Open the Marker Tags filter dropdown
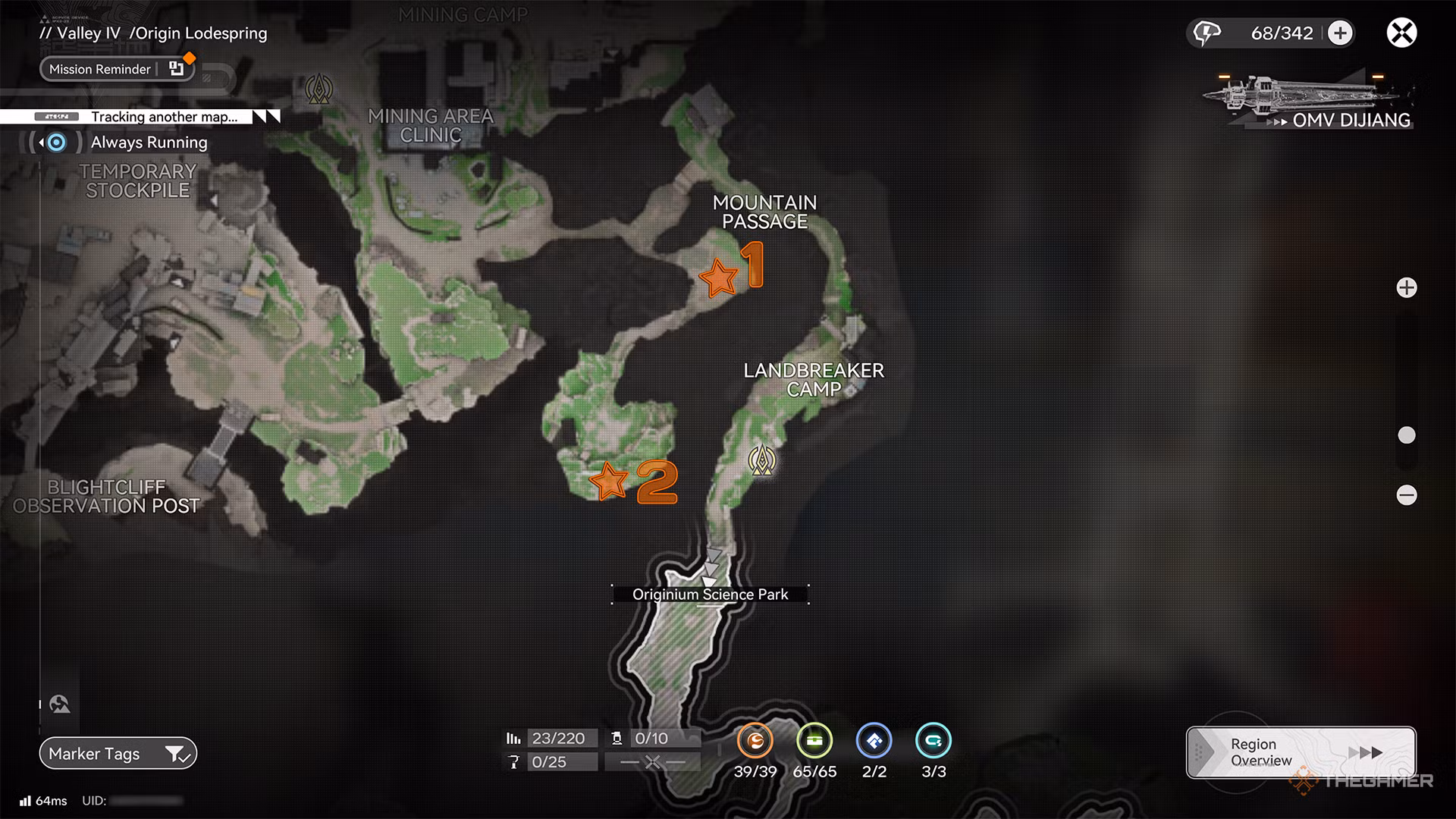1456x819 pixels. click(176, 753)
